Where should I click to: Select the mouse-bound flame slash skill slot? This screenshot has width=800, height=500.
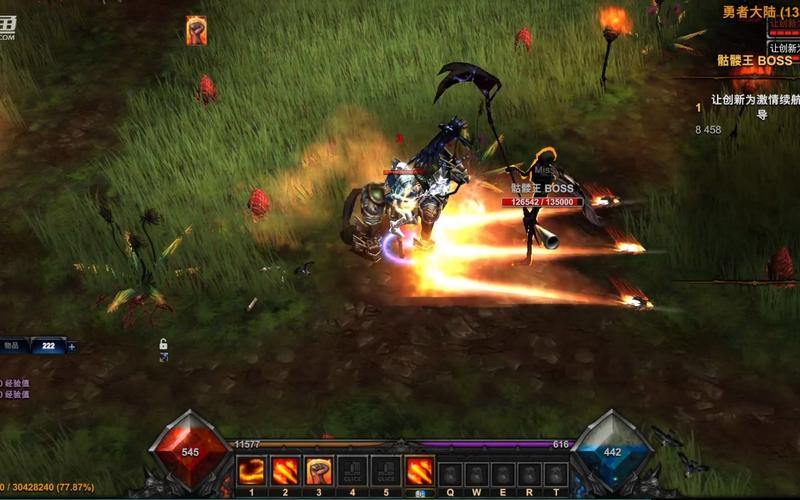coord(420,471)
